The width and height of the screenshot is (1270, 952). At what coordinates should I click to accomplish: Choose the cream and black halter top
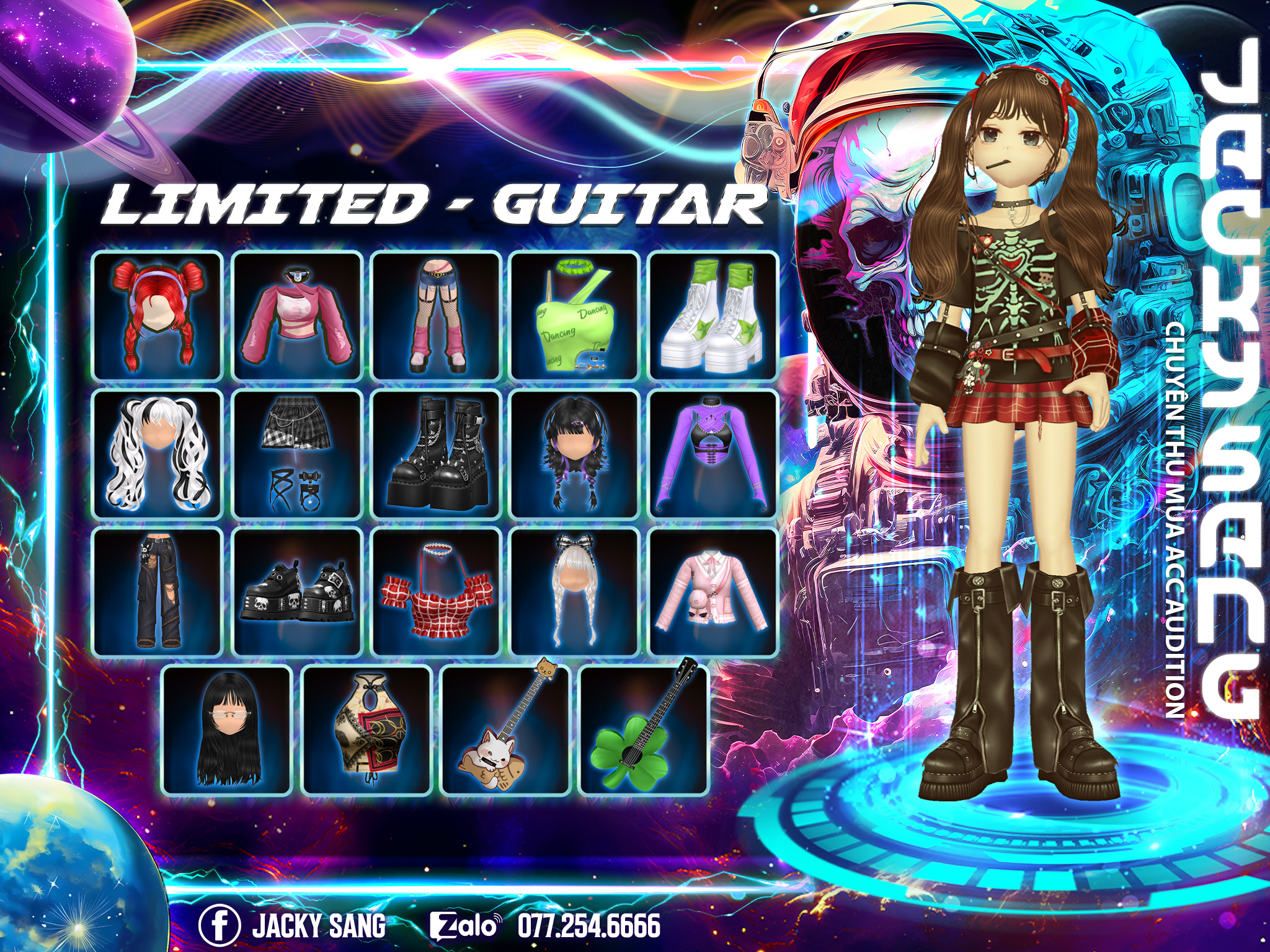366,731
